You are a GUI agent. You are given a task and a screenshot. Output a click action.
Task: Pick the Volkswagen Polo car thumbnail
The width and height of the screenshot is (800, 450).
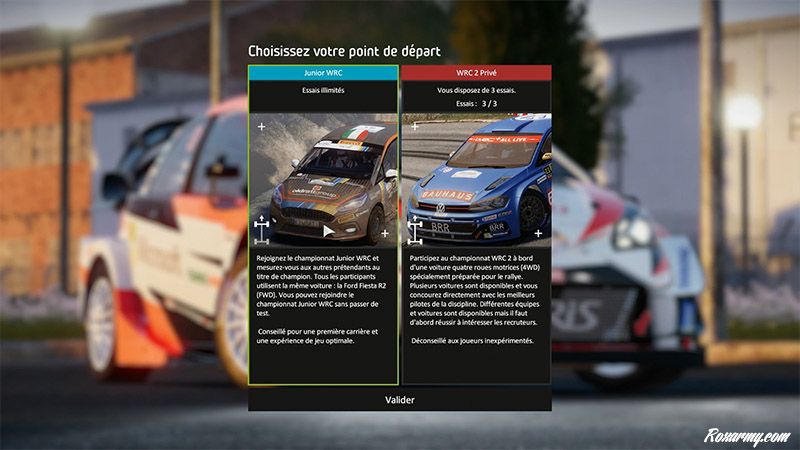point(477,181)
